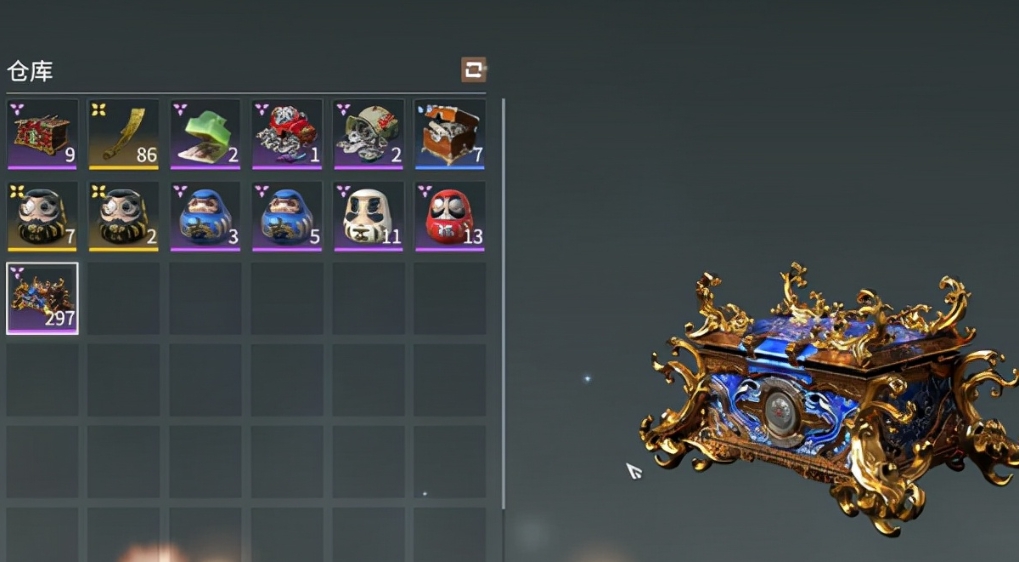Select the black daruma stack of 7

42,215
